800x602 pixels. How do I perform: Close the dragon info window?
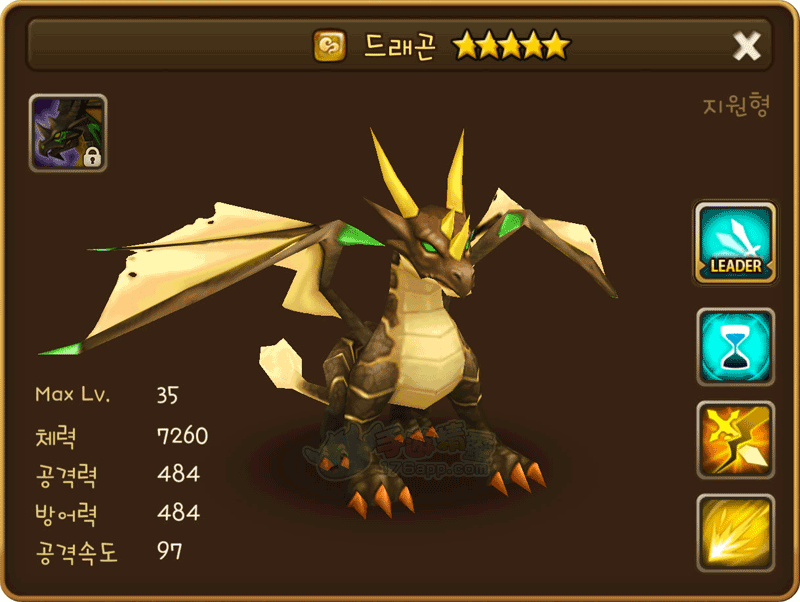click(x=747, y=45)
